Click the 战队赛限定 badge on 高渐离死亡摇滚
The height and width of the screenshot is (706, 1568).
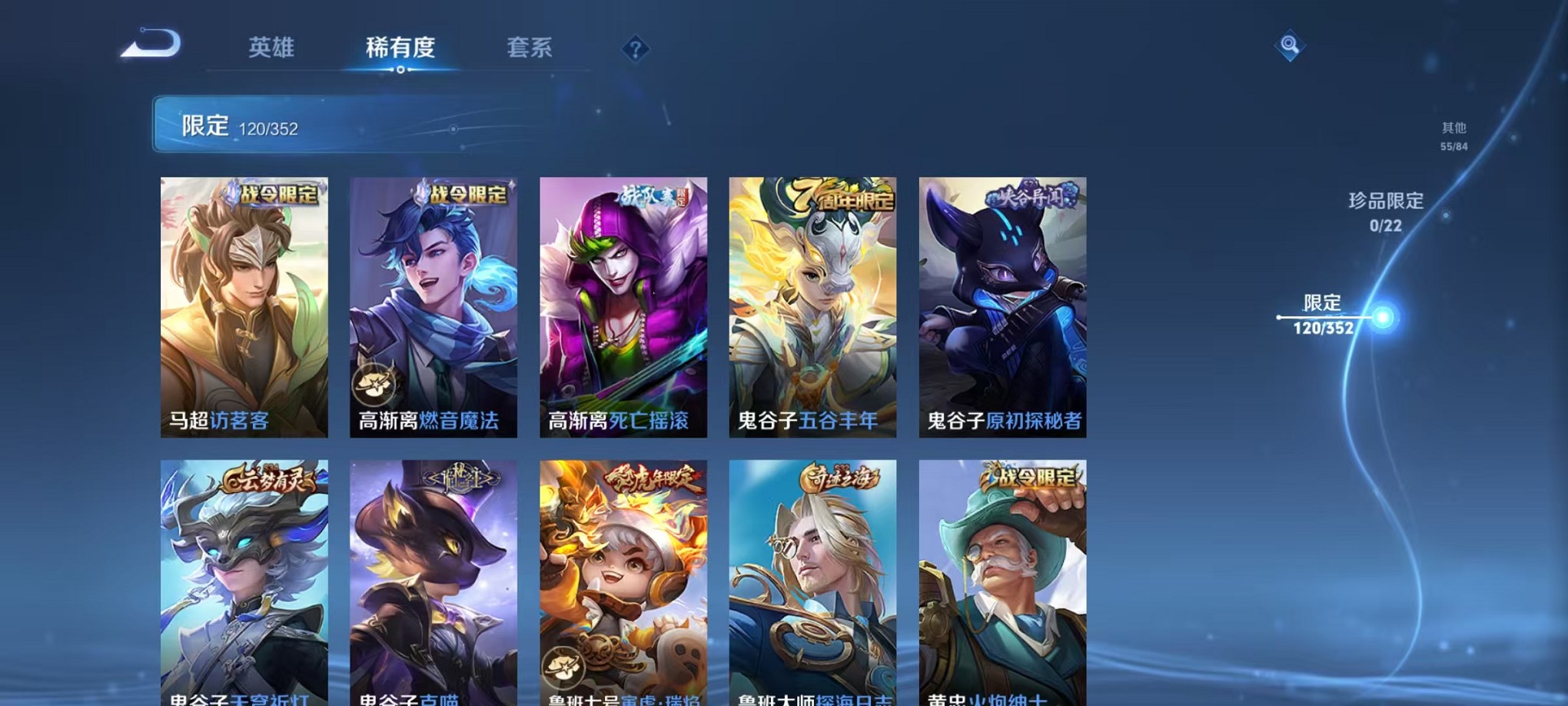pos(654,197)
